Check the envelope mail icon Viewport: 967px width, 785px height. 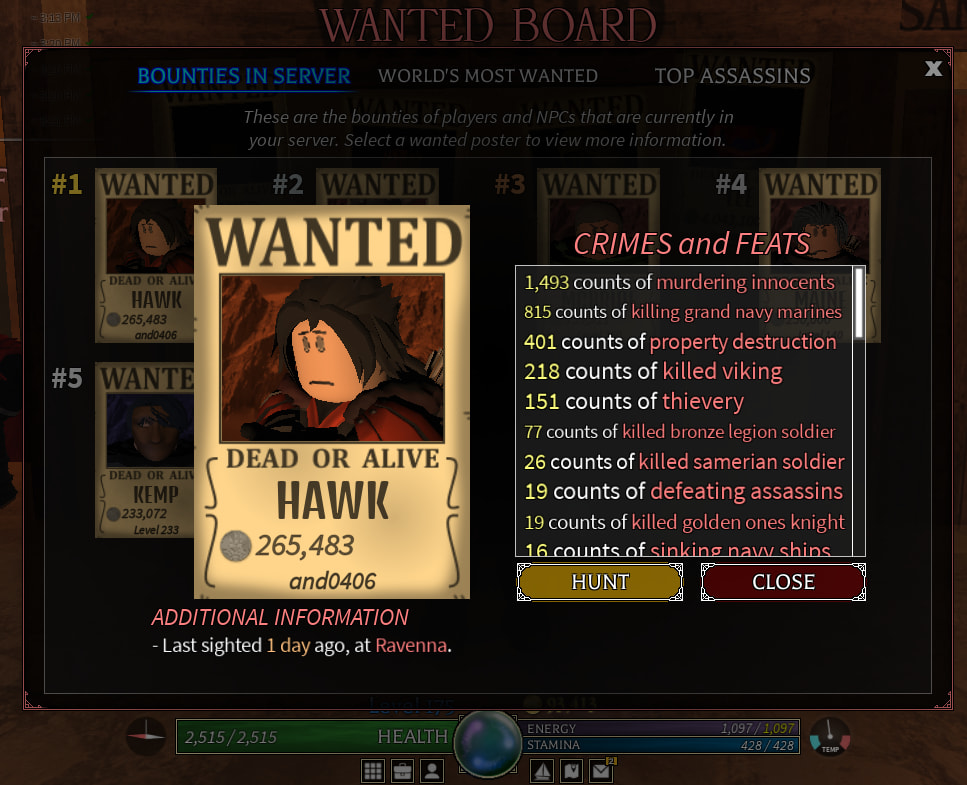[600, 771]
